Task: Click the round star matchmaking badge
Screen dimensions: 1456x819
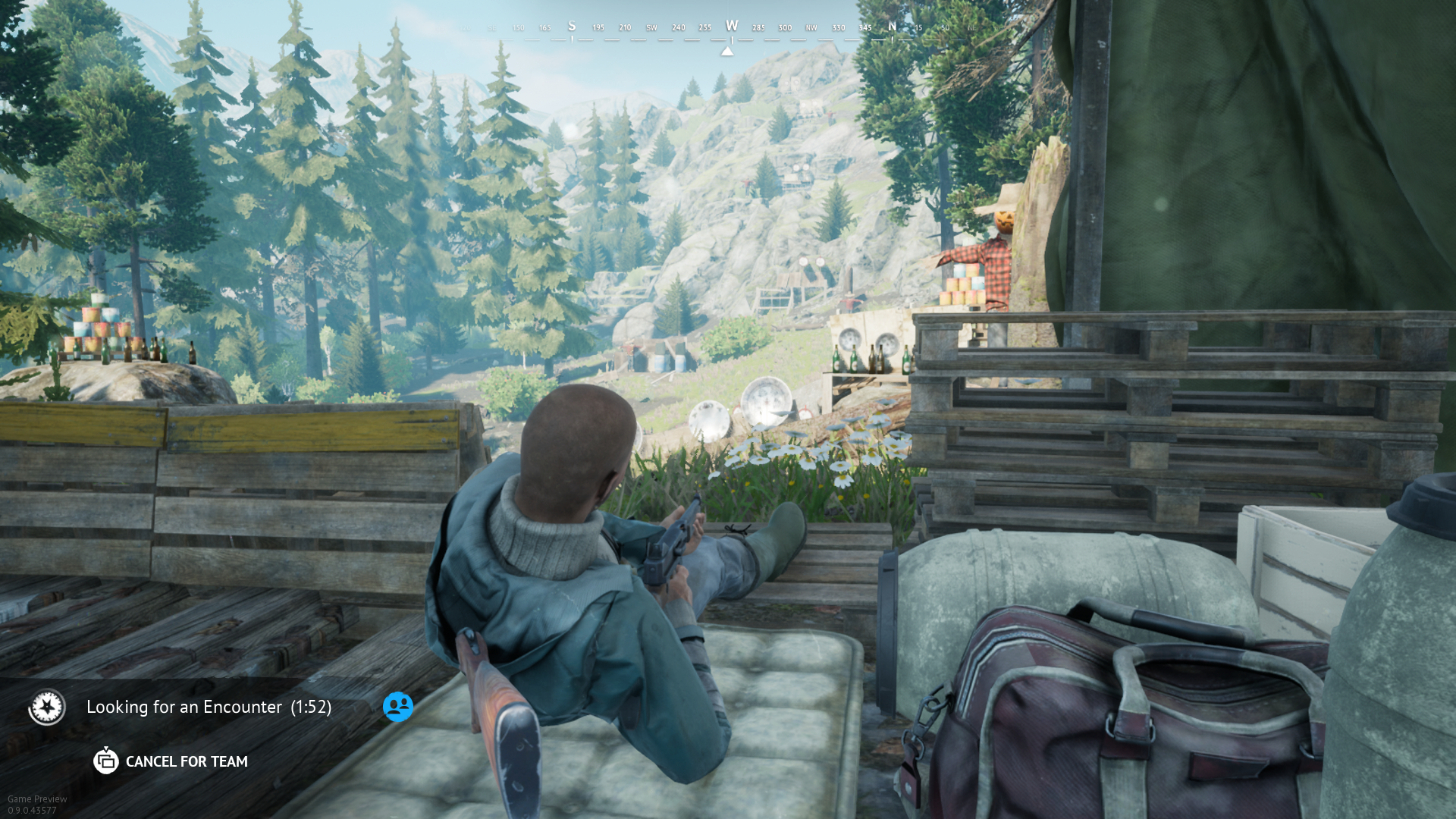Action: [47, 707]
